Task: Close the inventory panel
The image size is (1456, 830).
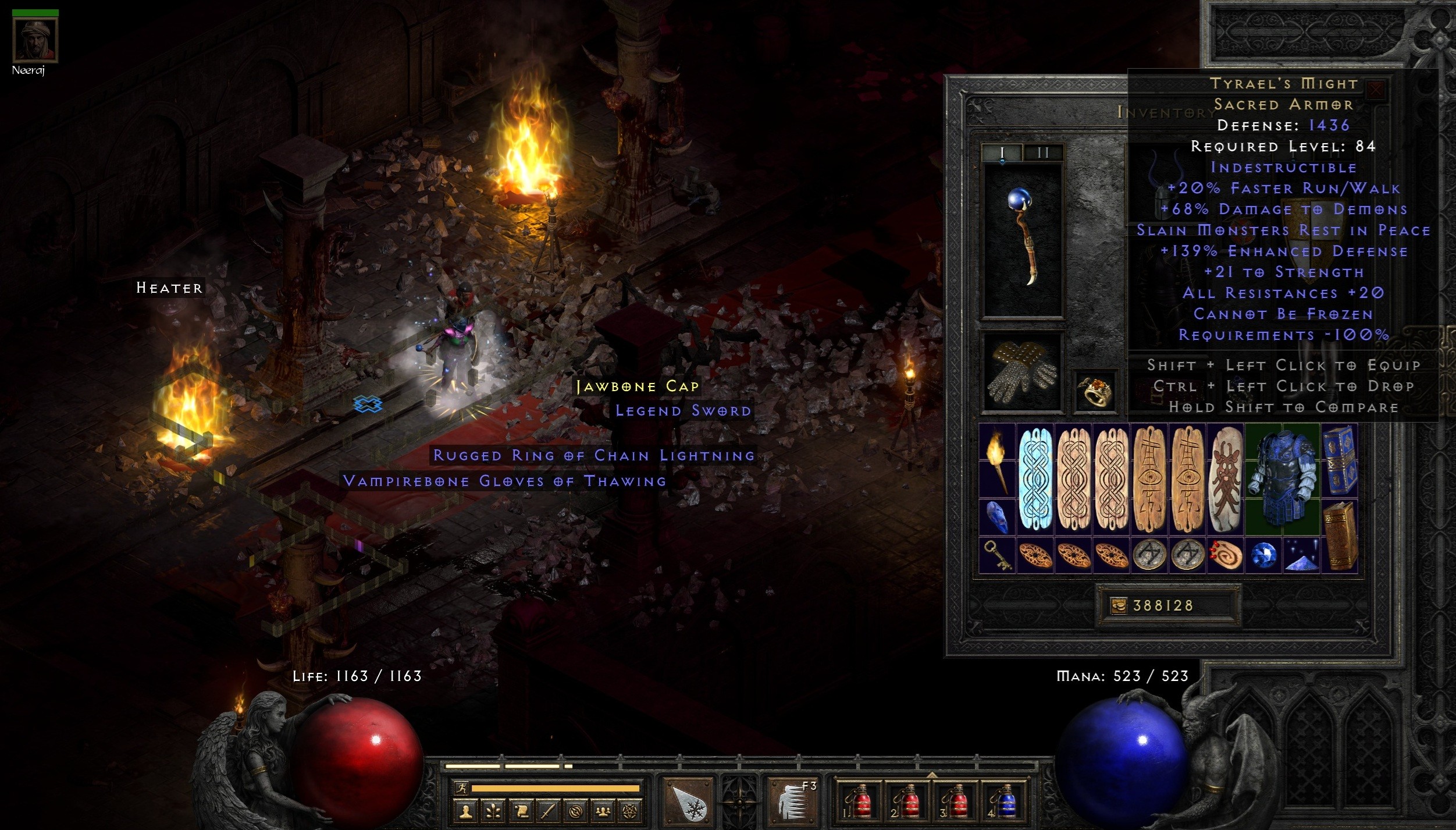Action: tap(1375, 89)
